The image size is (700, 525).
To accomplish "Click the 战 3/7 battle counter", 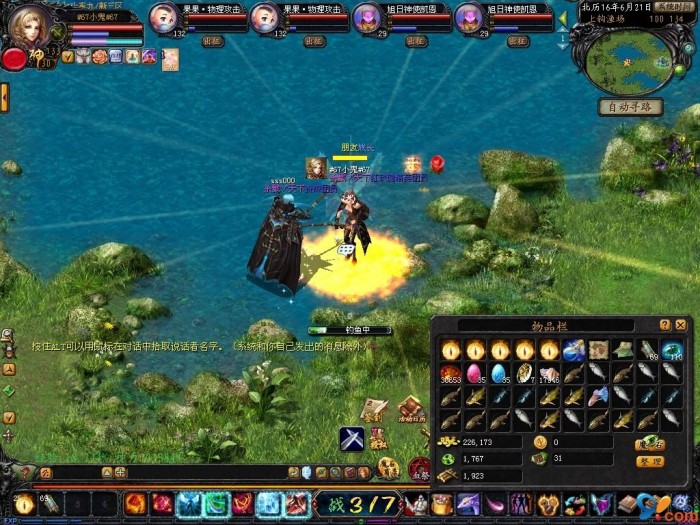I will [357, 504].
